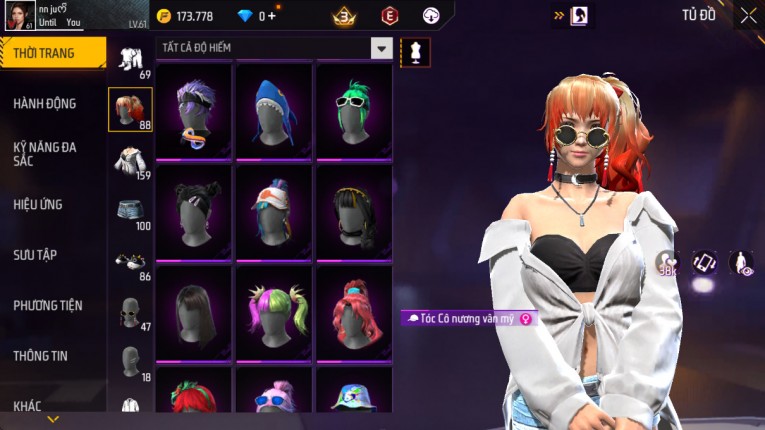The width and height of the screenshot is (765, 430).
Task: Tap the diamond currency plus button
Action: (x=270, y=16)
